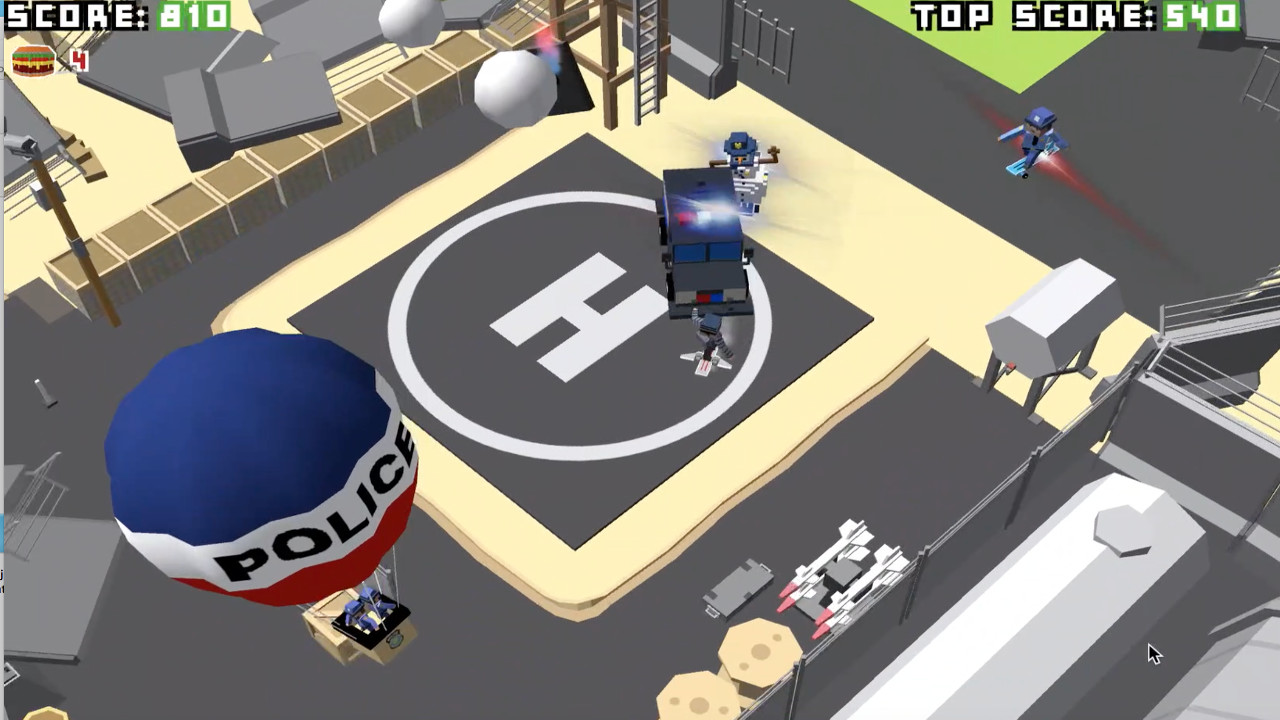Screen dimensions: 1280x720
Task: Click the red number 4 burger count
Action: pos(78,60)
